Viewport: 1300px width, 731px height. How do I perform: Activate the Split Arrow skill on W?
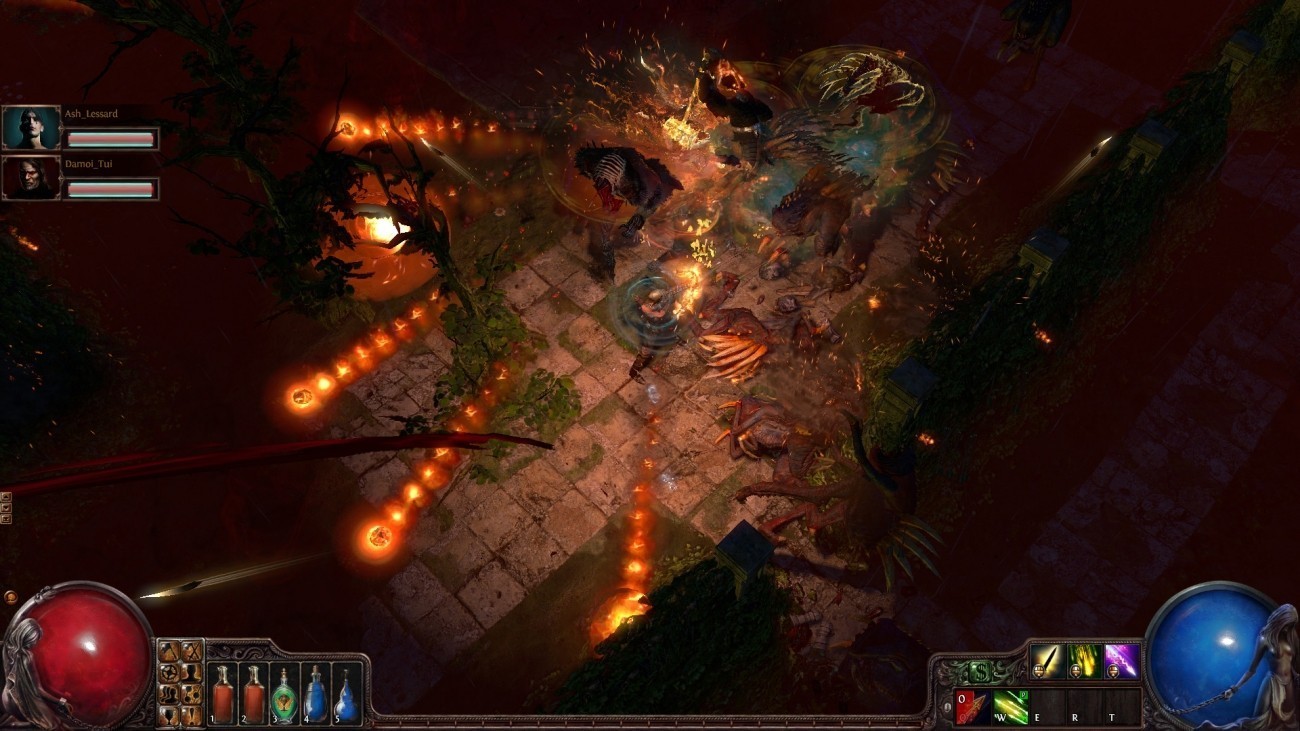[1010, 707]
